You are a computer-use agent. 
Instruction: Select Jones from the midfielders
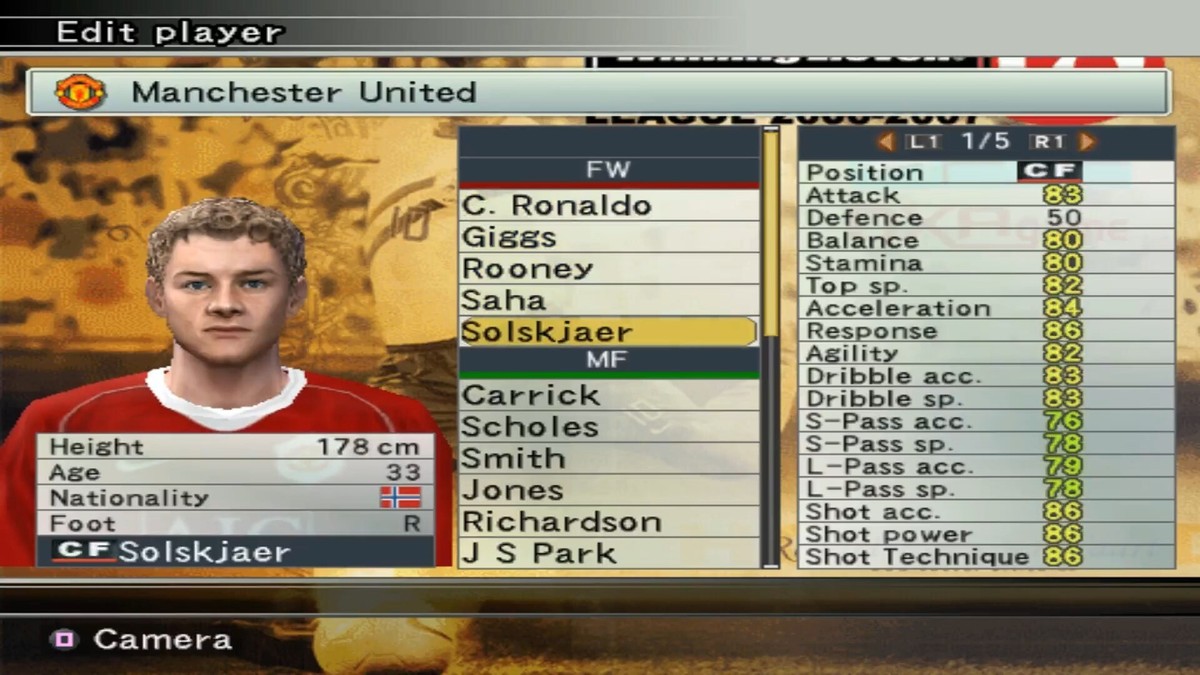click(x=607, y=490)
